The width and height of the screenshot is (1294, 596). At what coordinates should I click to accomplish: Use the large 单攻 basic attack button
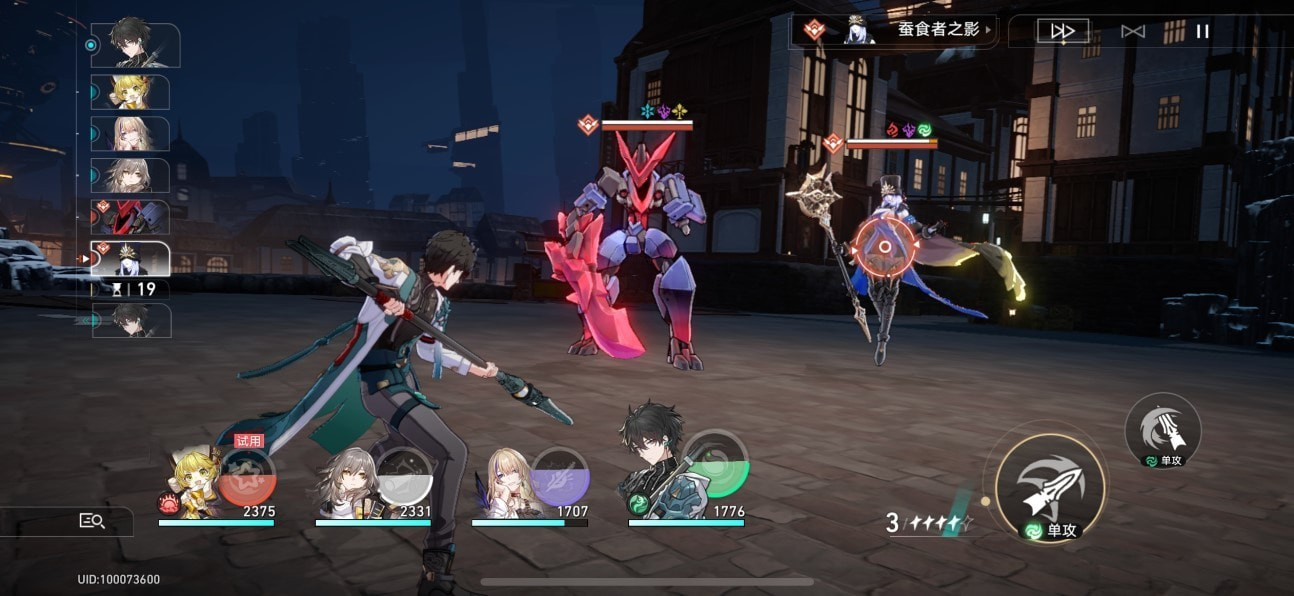pos(1050,487)
